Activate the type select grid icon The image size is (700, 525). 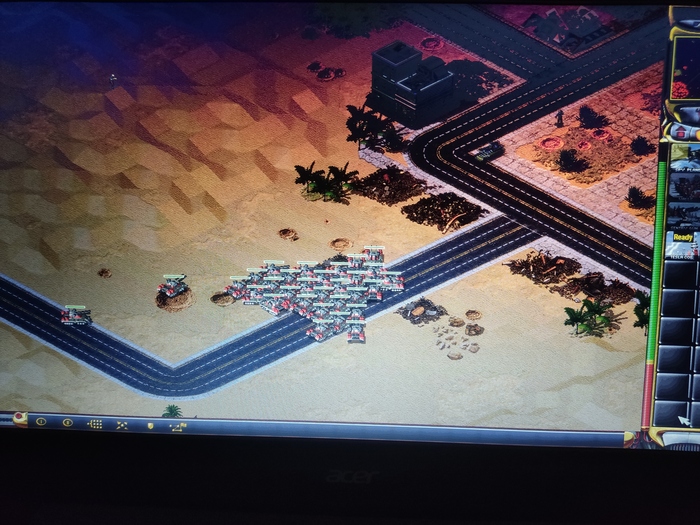pos(95,424)
